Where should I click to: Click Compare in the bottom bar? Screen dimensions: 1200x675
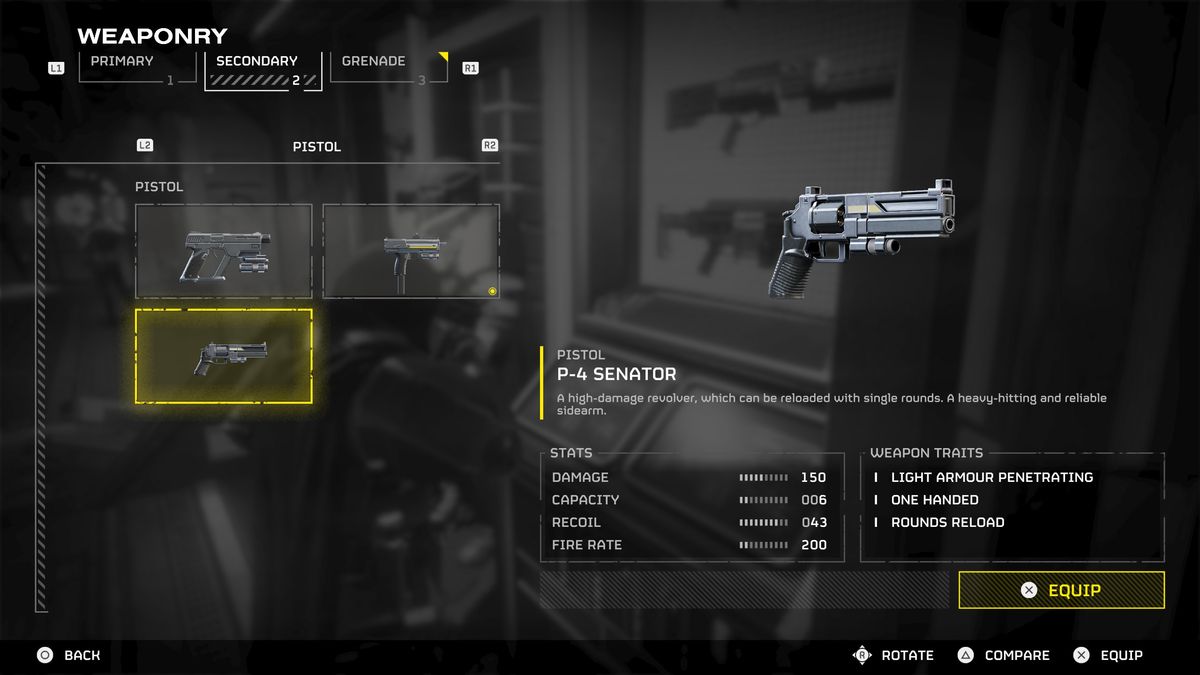(x=1004, y=655)
